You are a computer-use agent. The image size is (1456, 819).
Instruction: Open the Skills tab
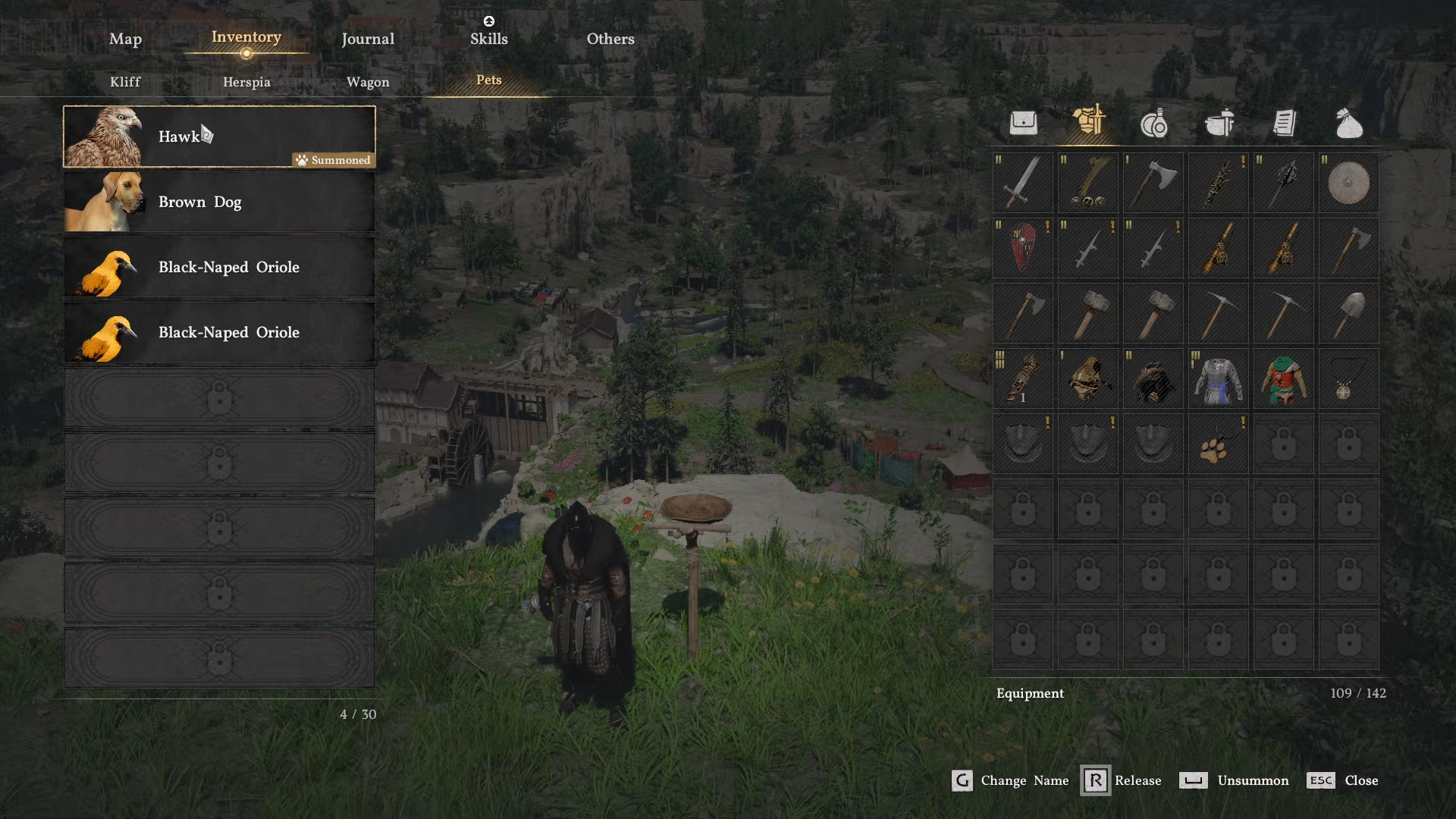coord(488,39)
